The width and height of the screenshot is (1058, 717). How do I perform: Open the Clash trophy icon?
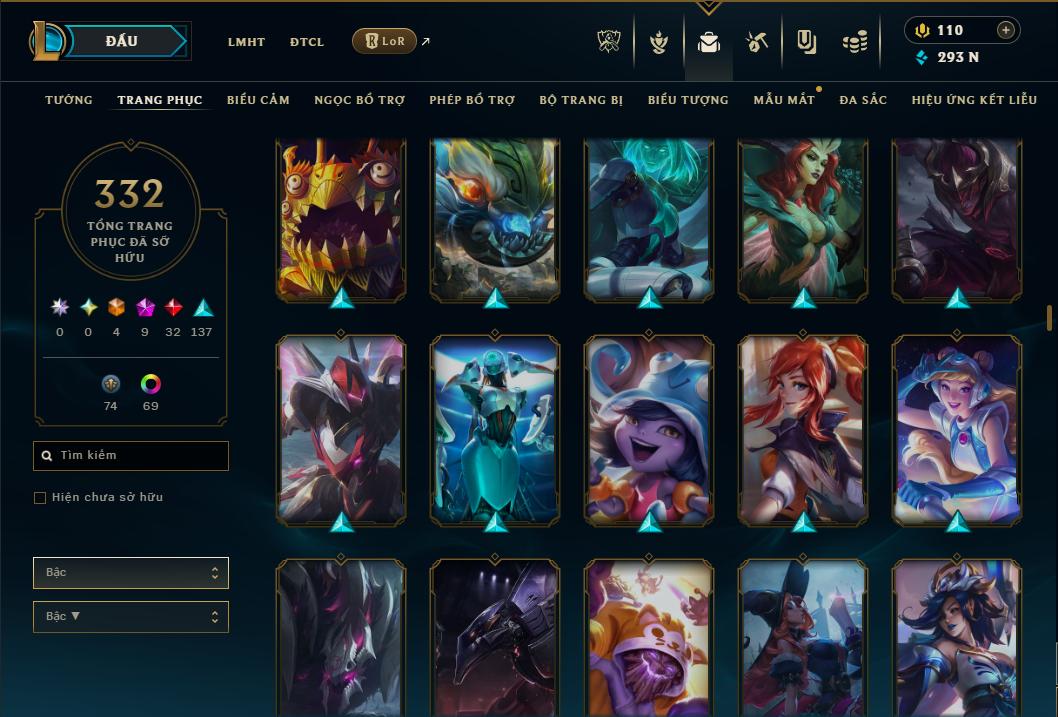coord(609,42)
